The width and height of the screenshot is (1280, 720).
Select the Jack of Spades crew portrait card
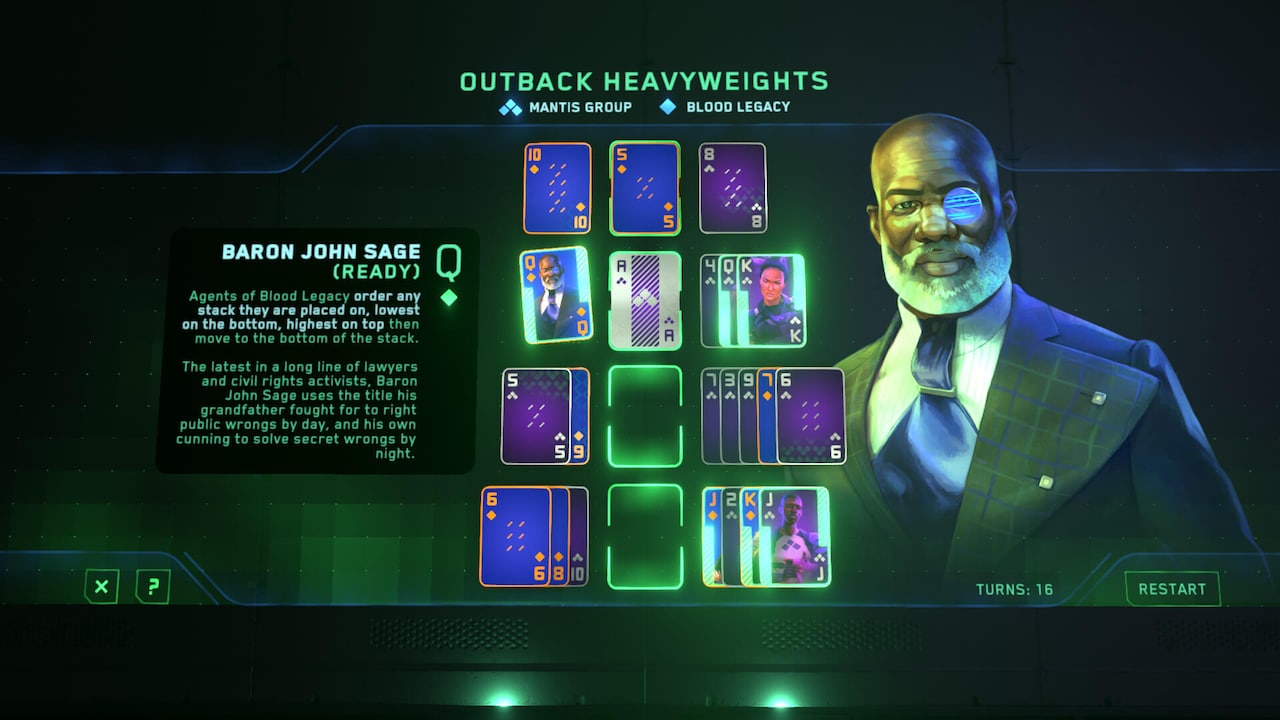click(x=795, y=537)
